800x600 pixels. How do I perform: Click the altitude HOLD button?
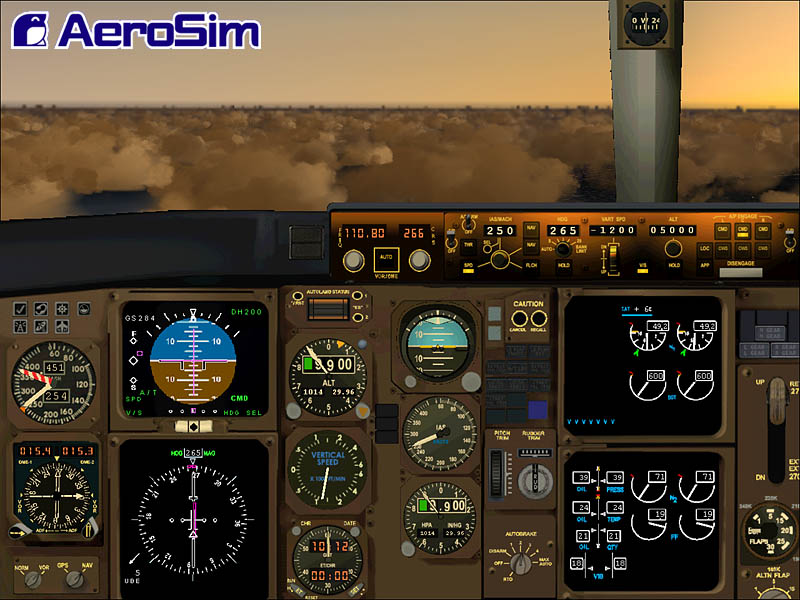pos(674,265)
